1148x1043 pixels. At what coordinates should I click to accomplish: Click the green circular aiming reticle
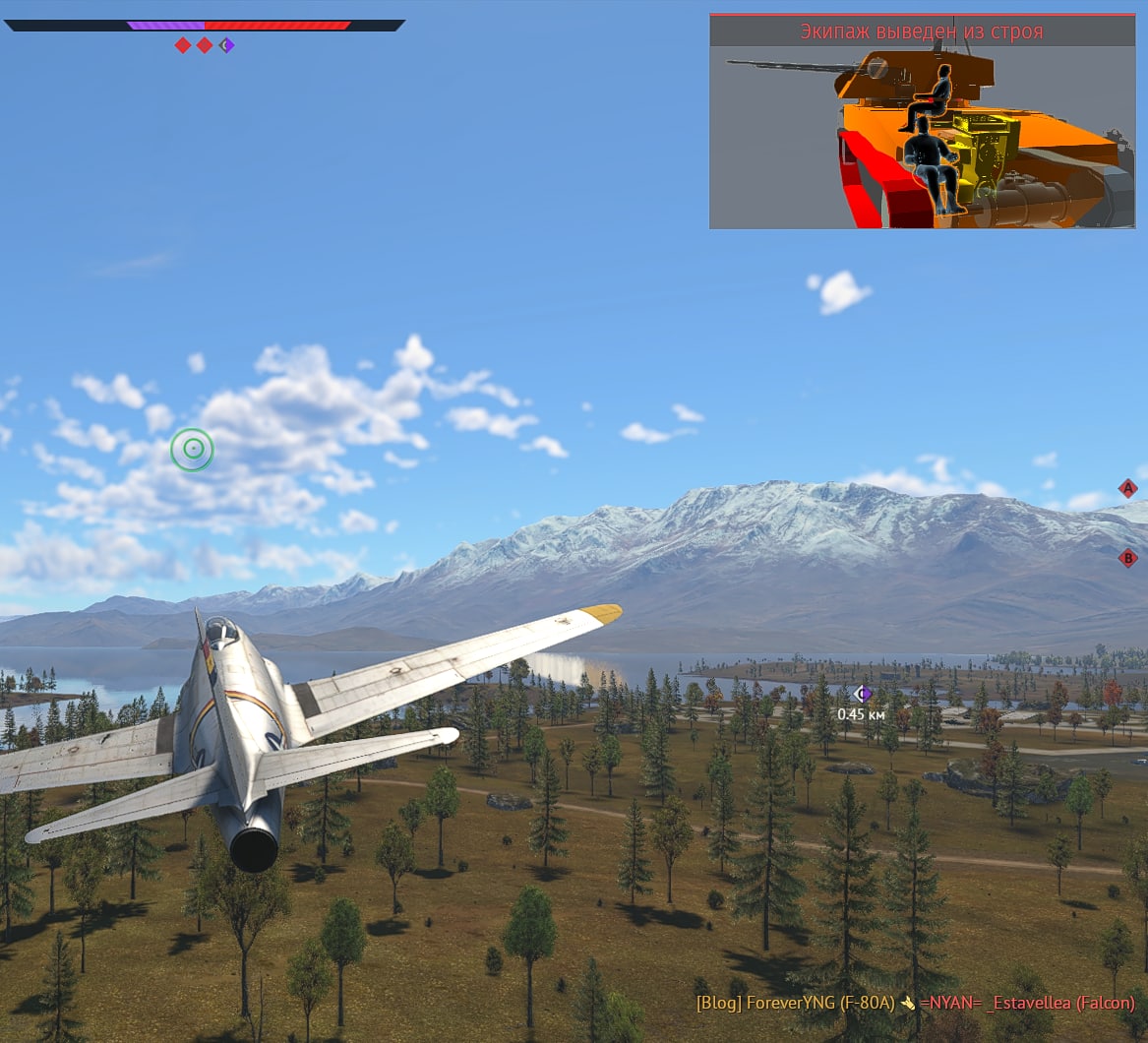(192, 450)
